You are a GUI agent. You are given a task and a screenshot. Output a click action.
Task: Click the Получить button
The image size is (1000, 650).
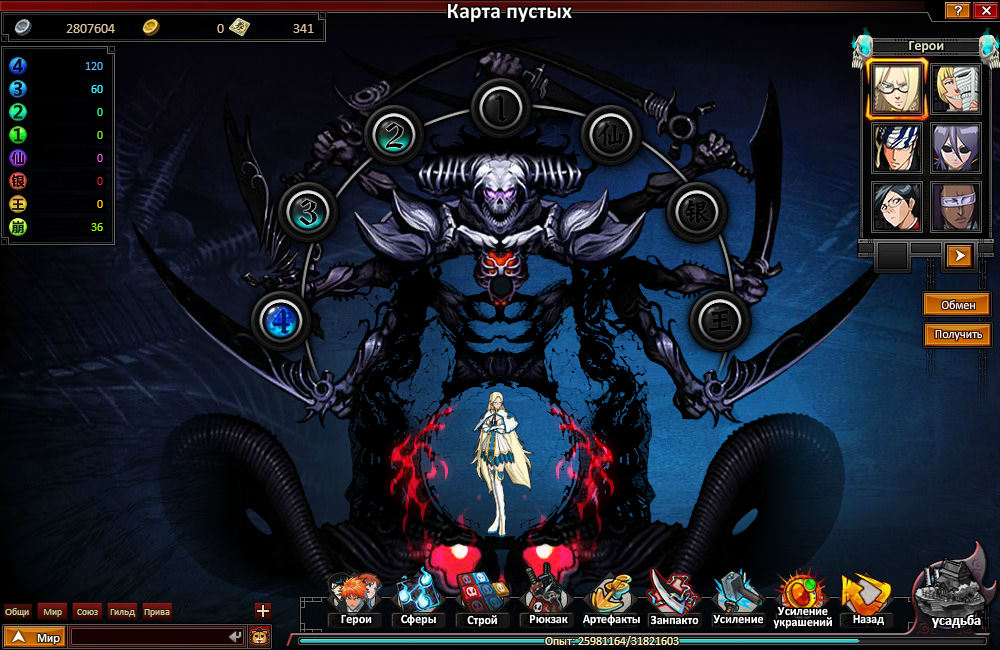pyautogui.click(x=957, y=335)
